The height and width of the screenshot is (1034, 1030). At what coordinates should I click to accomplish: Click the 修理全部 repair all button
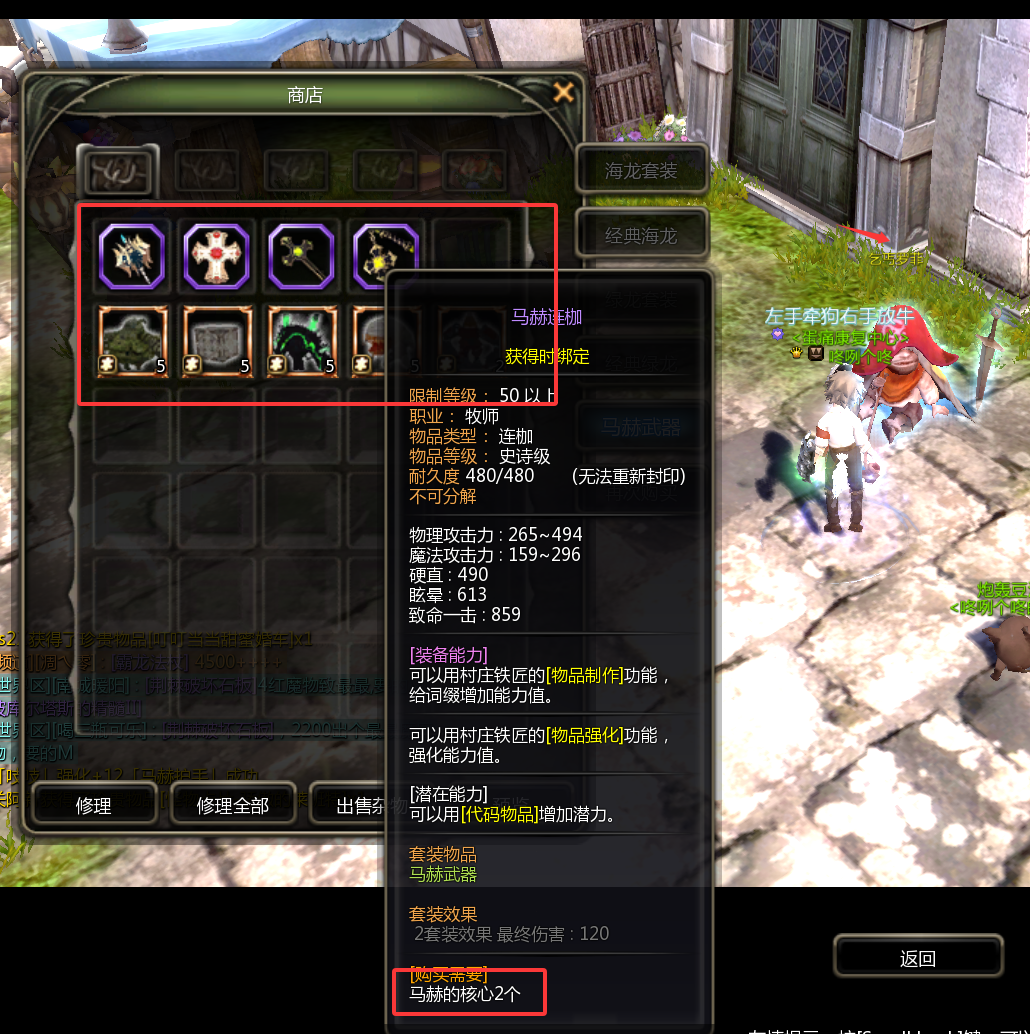coord(233,805)
